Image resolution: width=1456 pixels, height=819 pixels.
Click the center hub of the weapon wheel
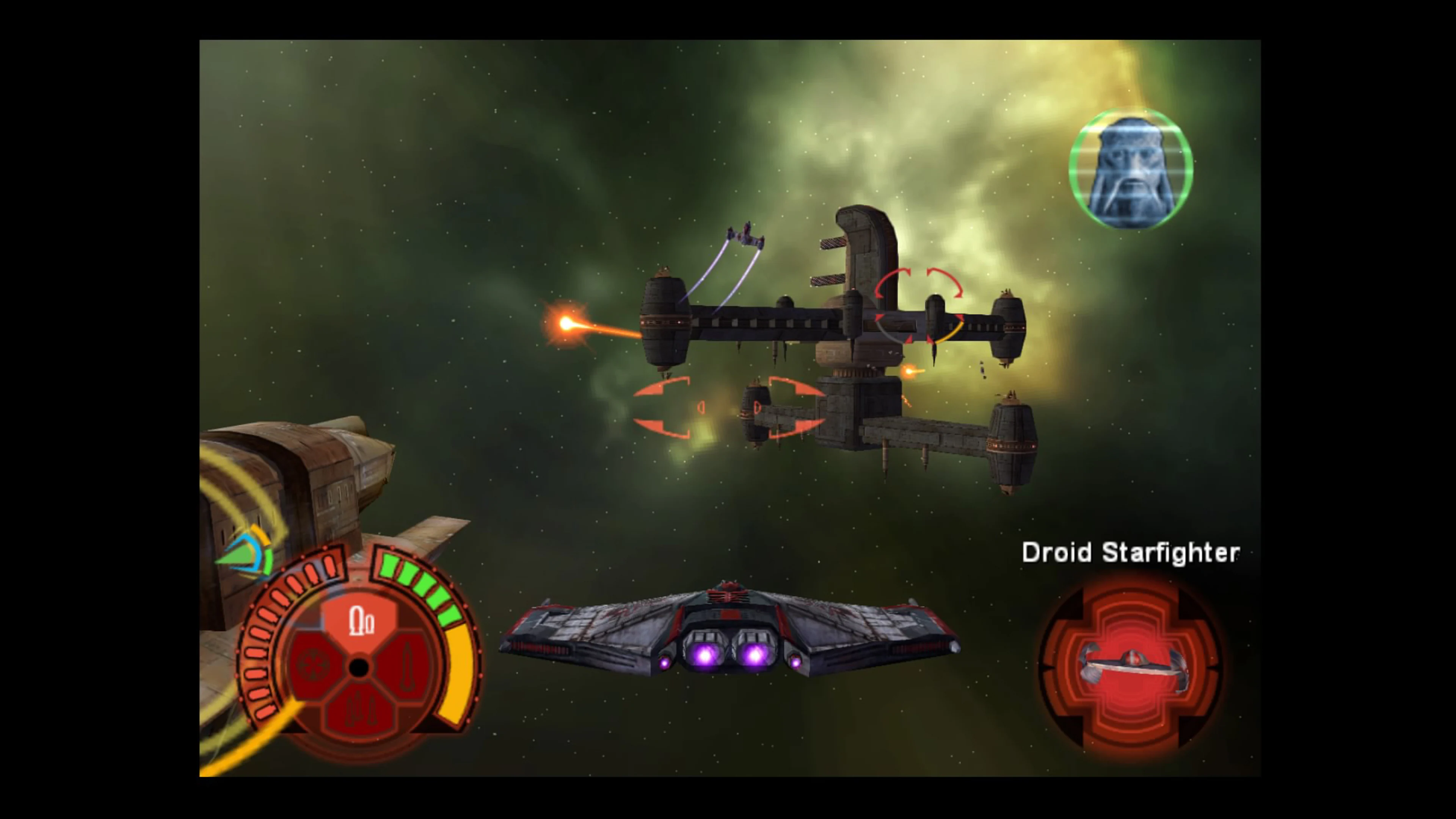359,667
